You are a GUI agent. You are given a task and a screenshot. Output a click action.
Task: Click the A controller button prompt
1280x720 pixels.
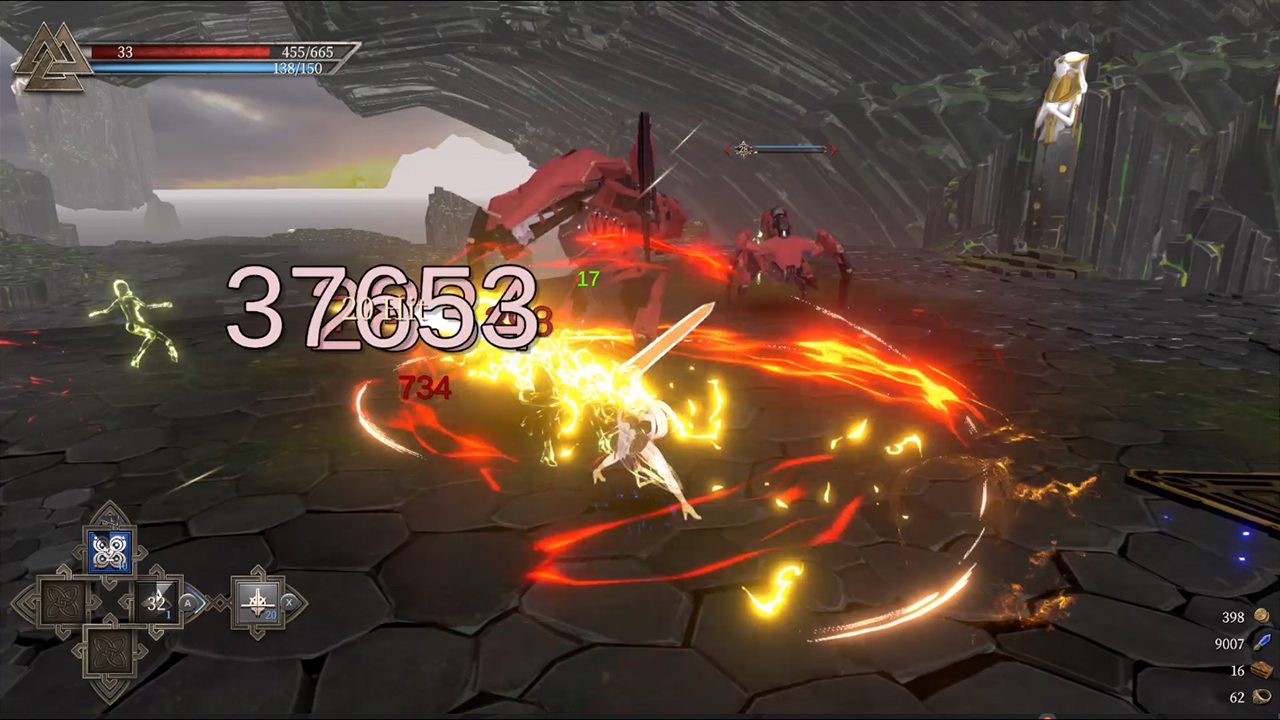pyautogui.click(x=188, y=603)
